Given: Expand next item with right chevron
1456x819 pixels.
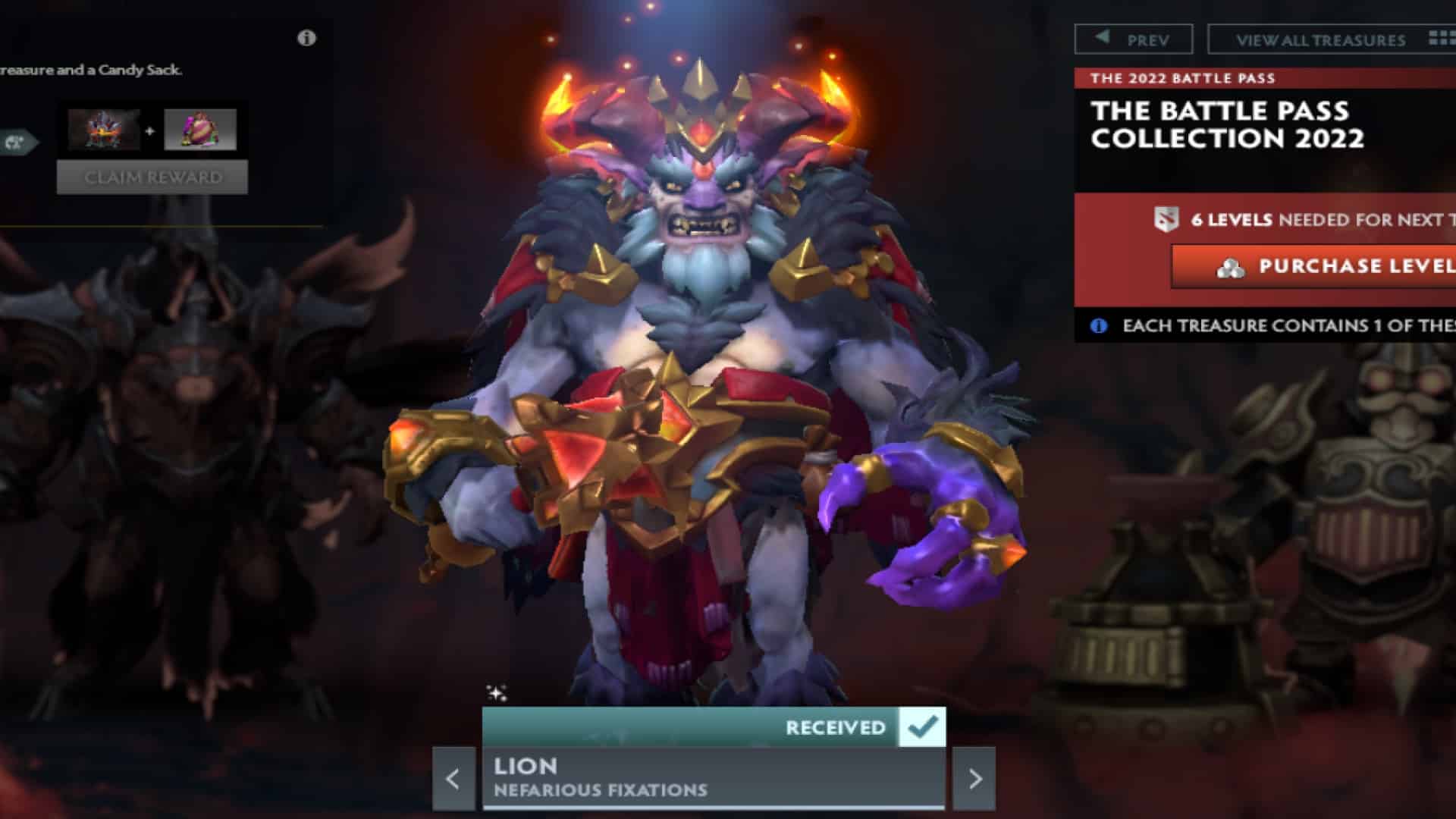Looking at the screenshot, I should point(977,777).
